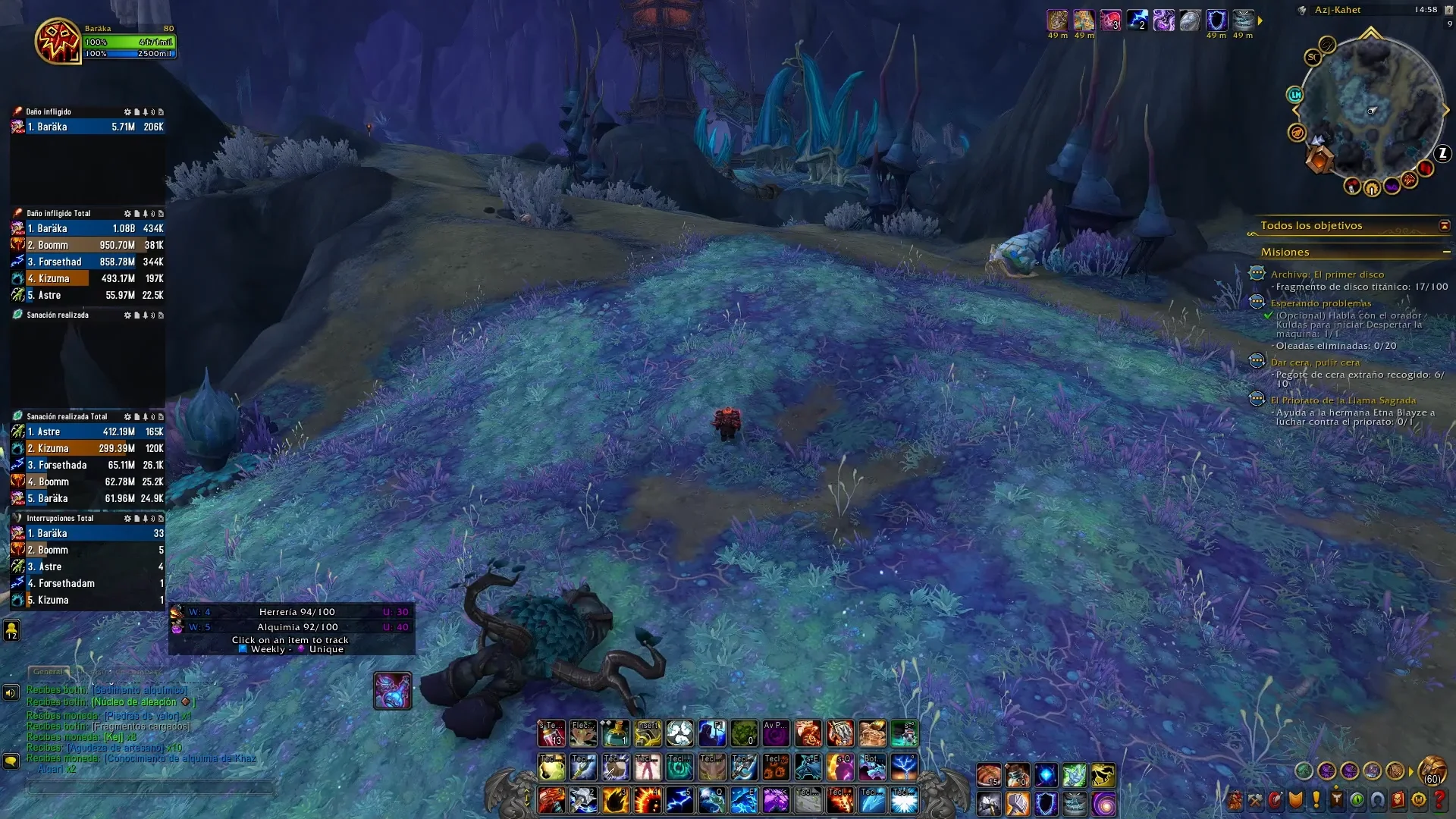Open the Esperando problemas quest entry
Screen dimensions: 1456x819
1320,303
